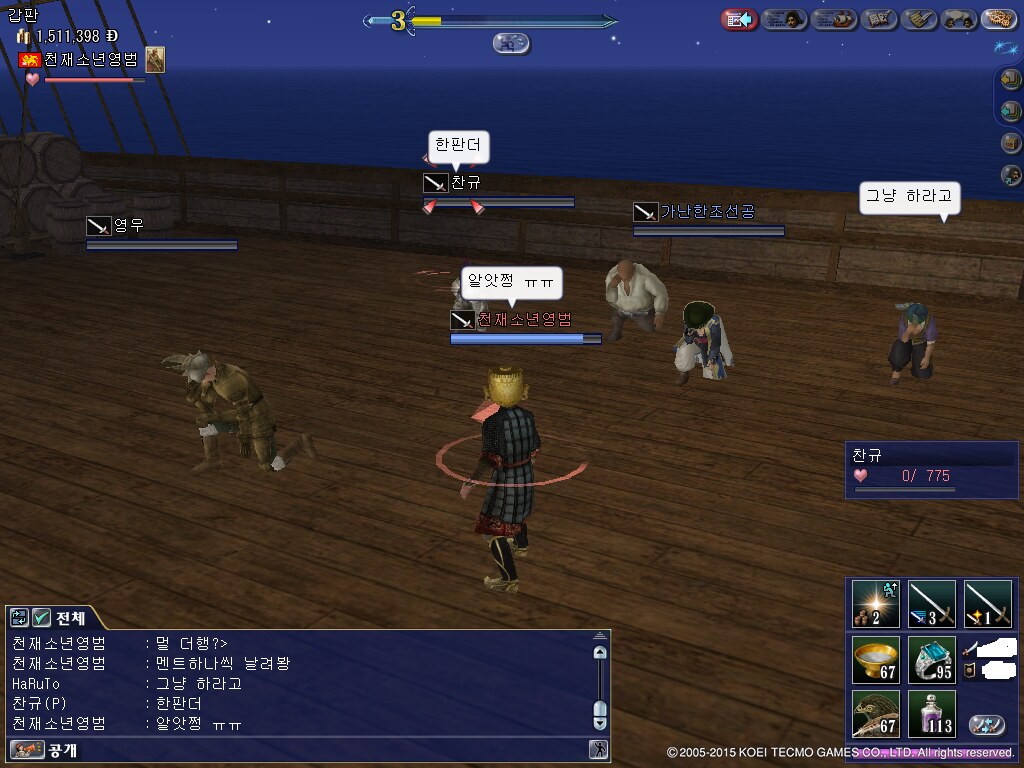Viewport: 1024px width, 768px height.
Task: Select the blue gem ring slot
Action: click(931, 660)
